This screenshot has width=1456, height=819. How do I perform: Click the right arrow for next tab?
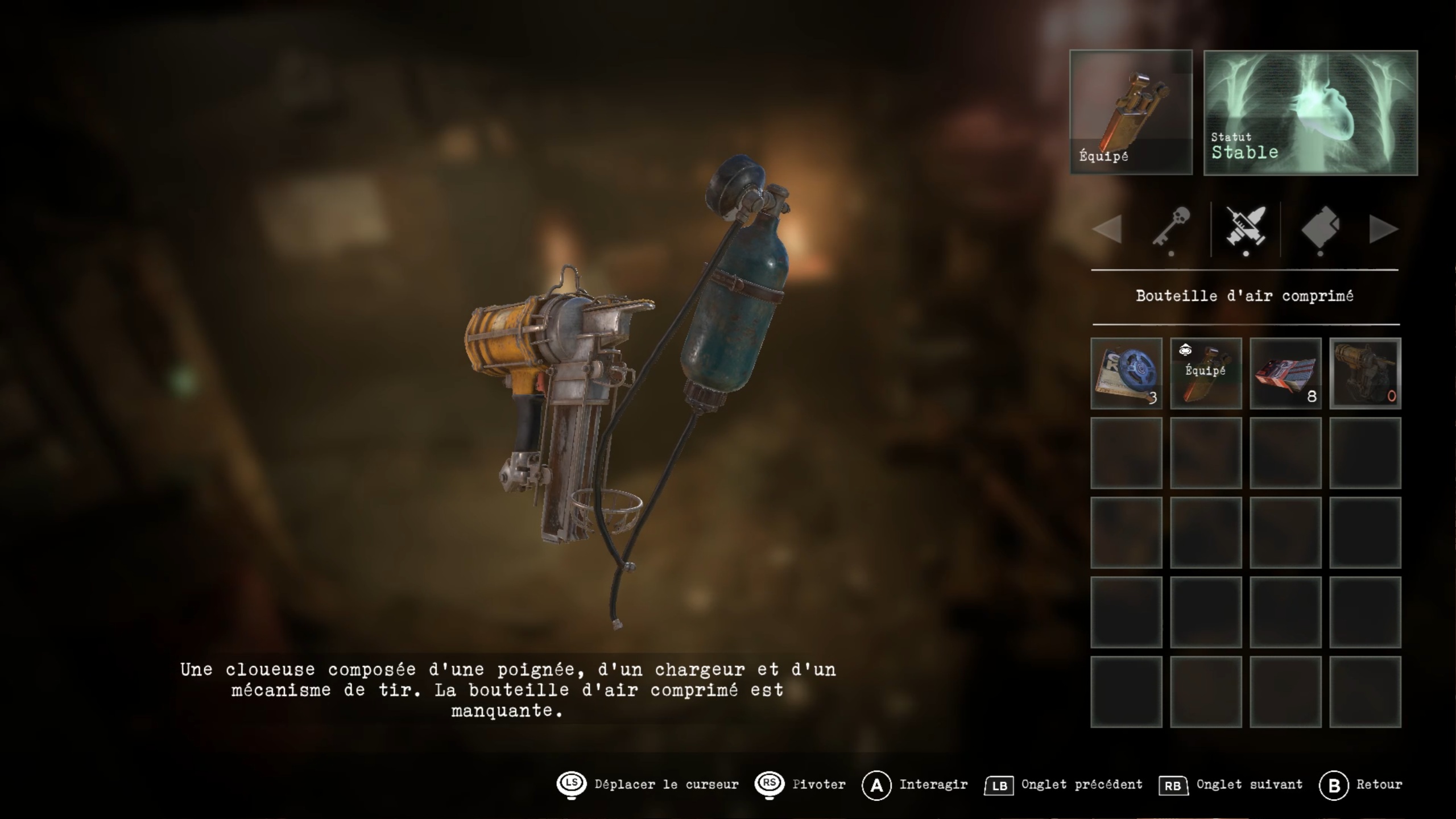click(1383, 229)
